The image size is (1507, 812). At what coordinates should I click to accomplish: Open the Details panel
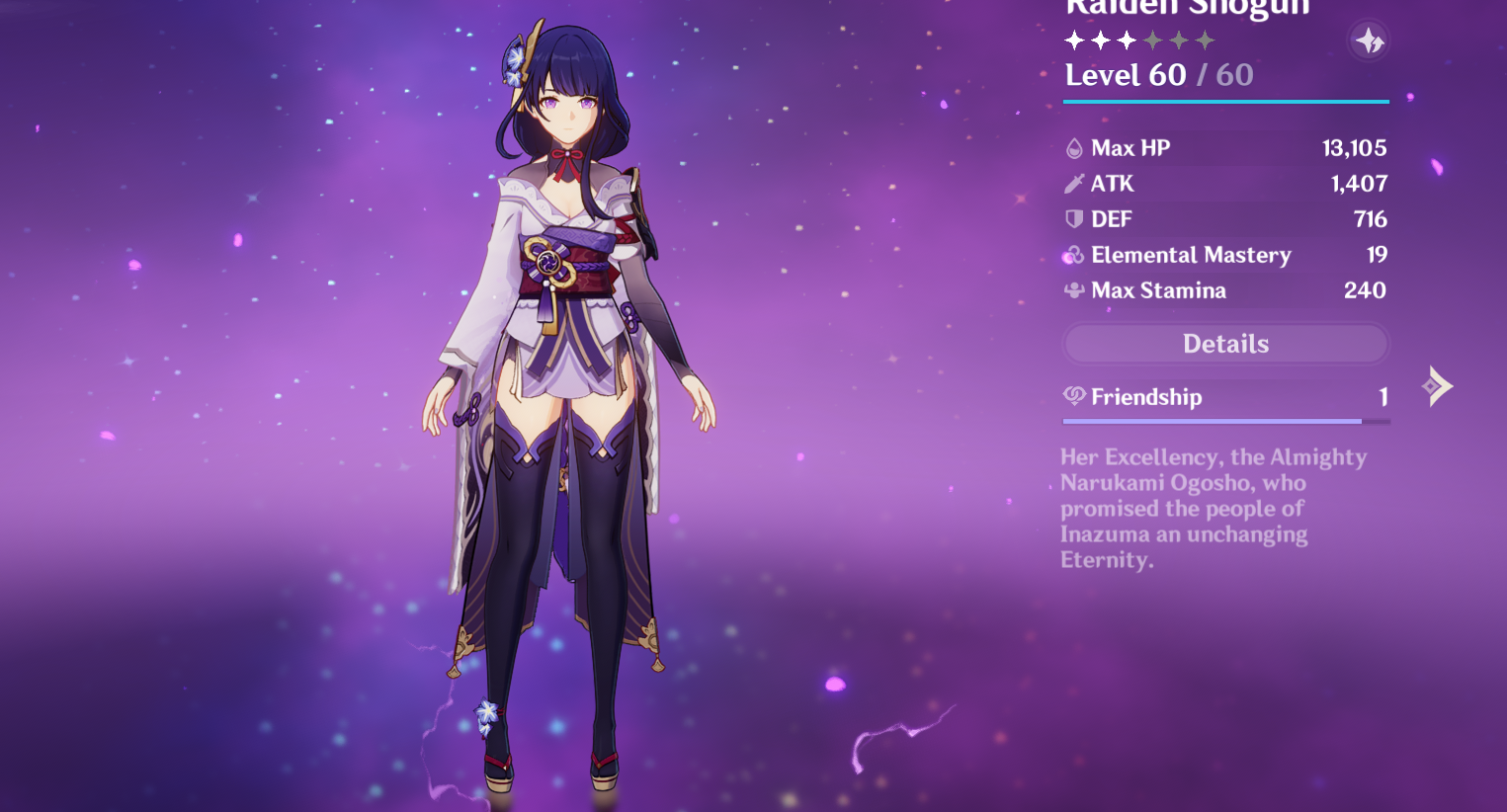point(1225,343)
